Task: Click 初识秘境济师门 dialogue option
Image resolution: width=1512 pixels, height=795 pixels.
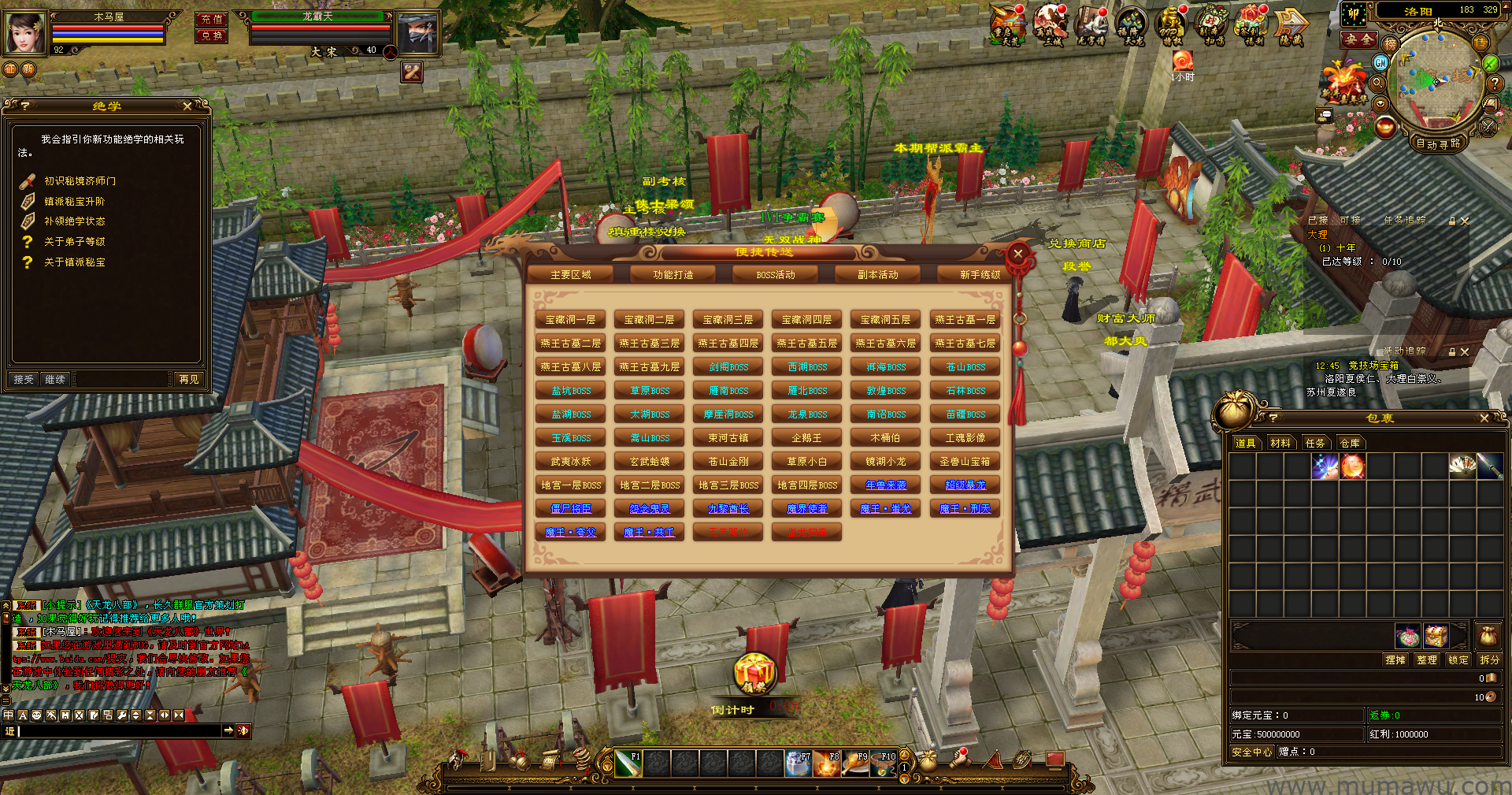Action: click(80, 181)
